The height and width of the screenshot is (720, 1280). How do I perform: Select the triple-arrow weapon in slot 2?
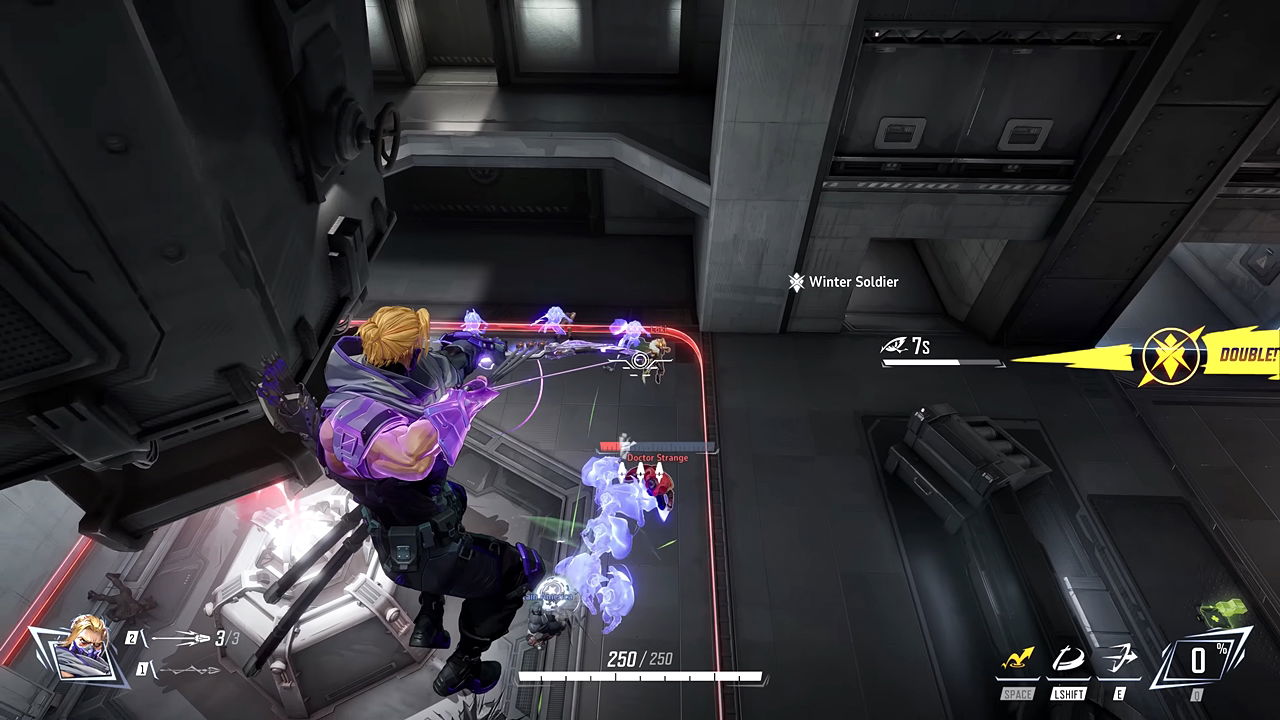click(182, 638)
